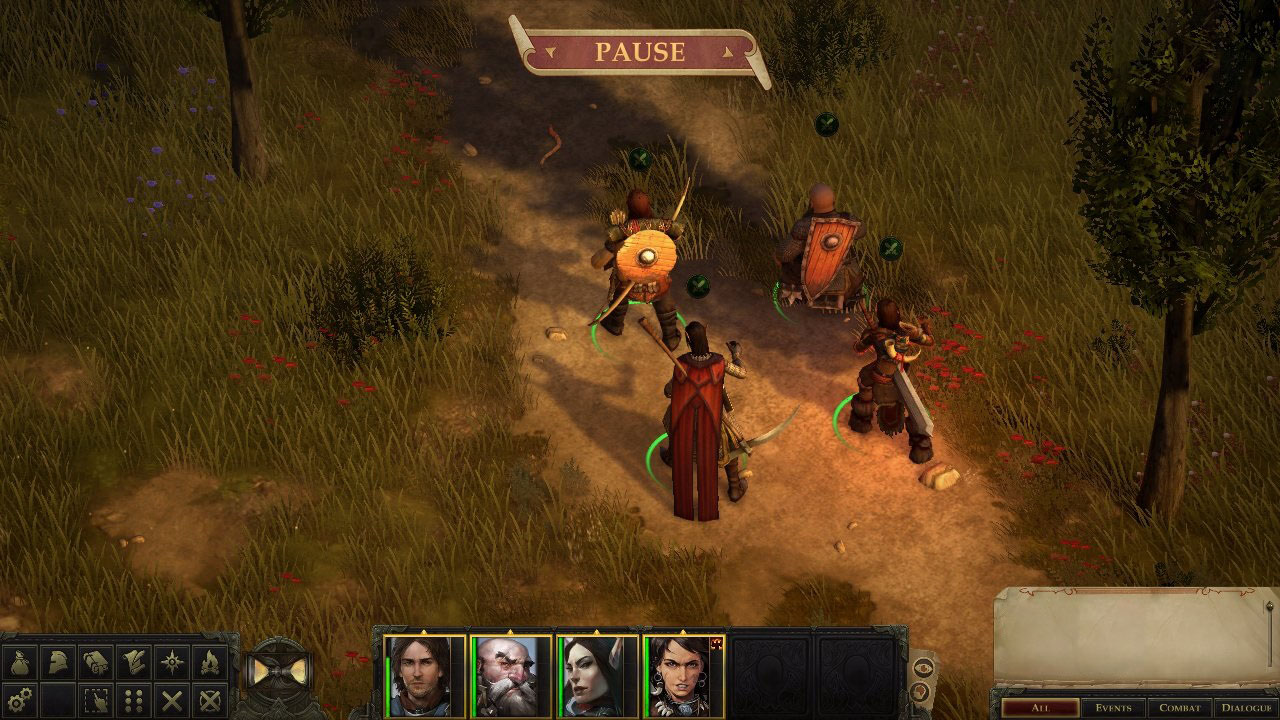This screenshot has width=1280, height=720.
Task: Open the journal scroll-and-quill icon
Action: tap(133, 662)
